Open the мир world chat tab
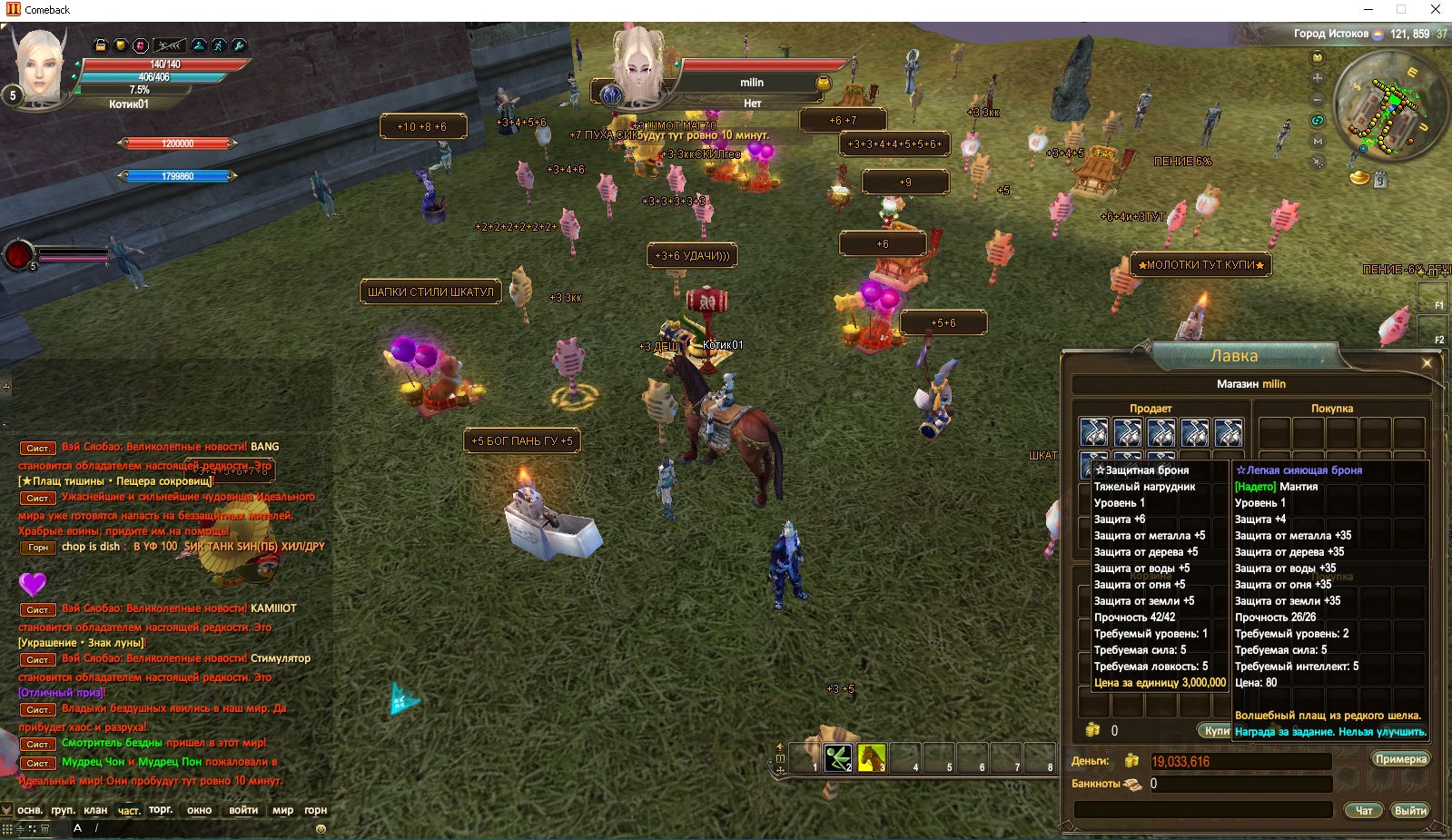Image resolution: width=1452 pixels, height=840 pixels. click(282, 810)
